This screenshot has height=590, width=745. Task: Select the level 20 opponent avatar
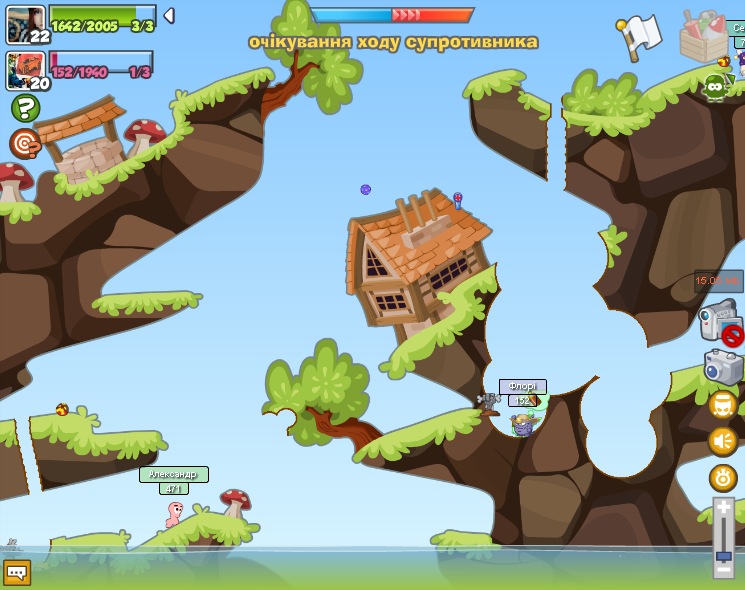tap(26, 71)
